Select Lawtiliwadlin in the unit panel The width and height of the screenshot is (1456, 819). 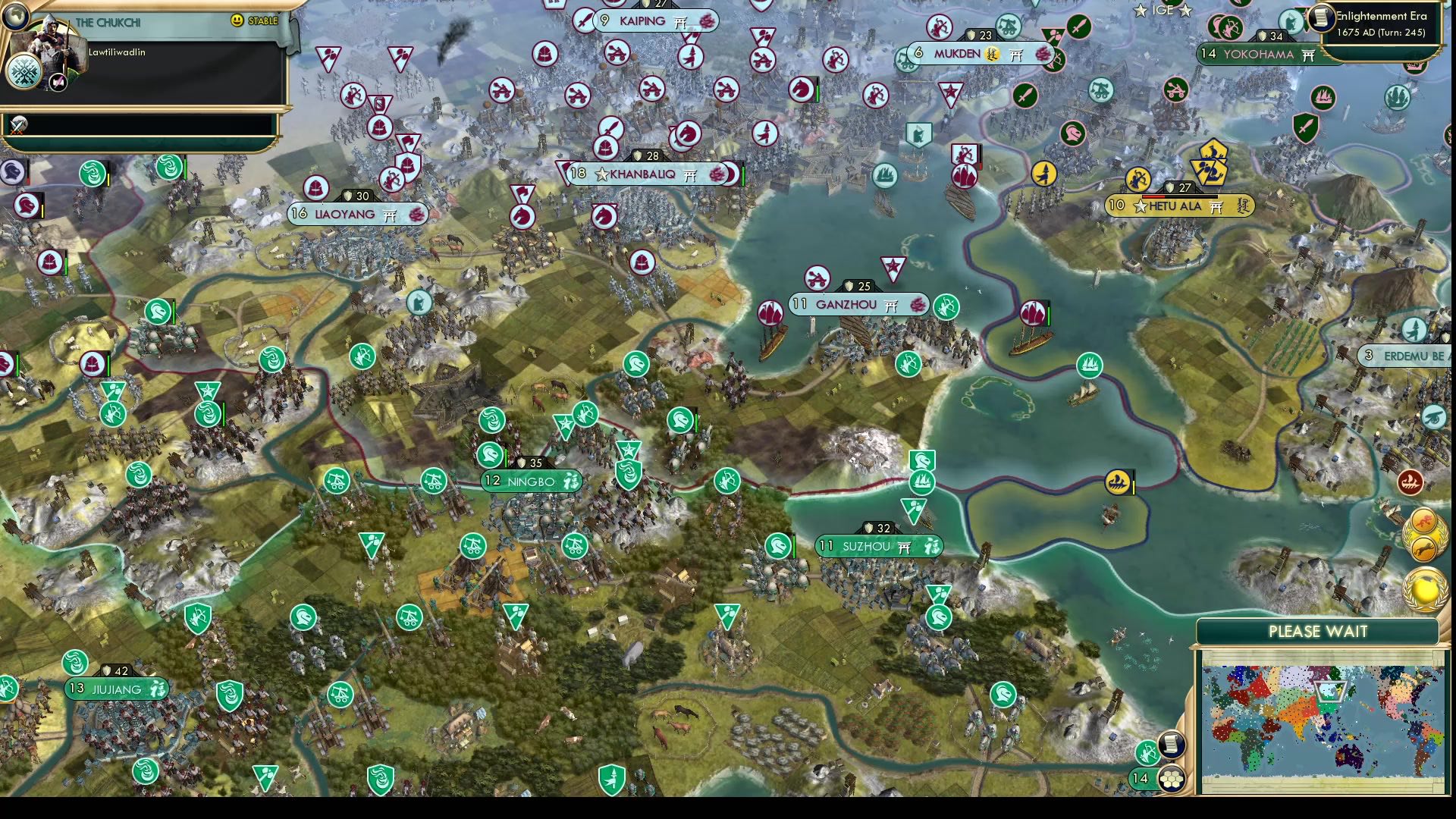coord(118,53)
